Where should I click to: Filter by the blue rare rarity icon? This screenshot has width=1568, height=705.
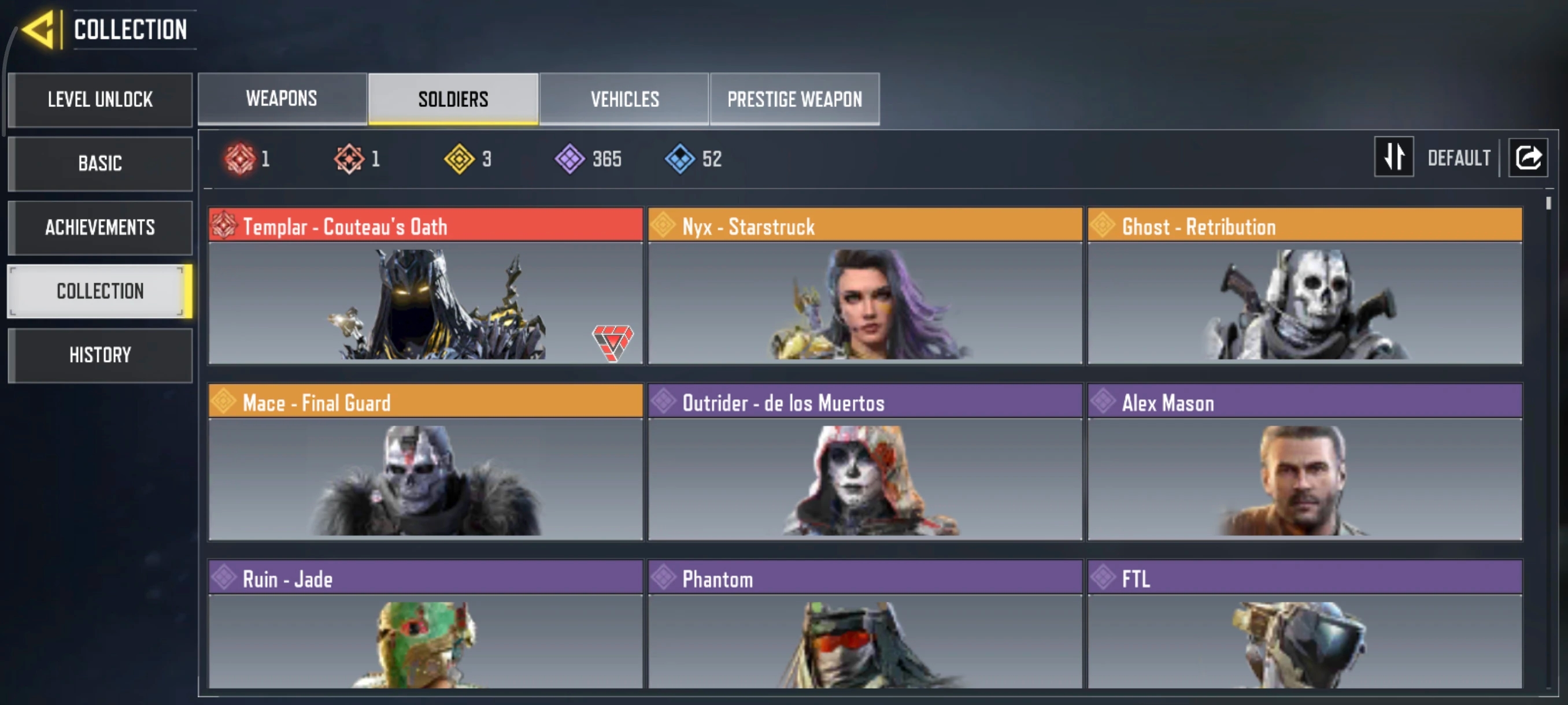(x=680, y=159)
